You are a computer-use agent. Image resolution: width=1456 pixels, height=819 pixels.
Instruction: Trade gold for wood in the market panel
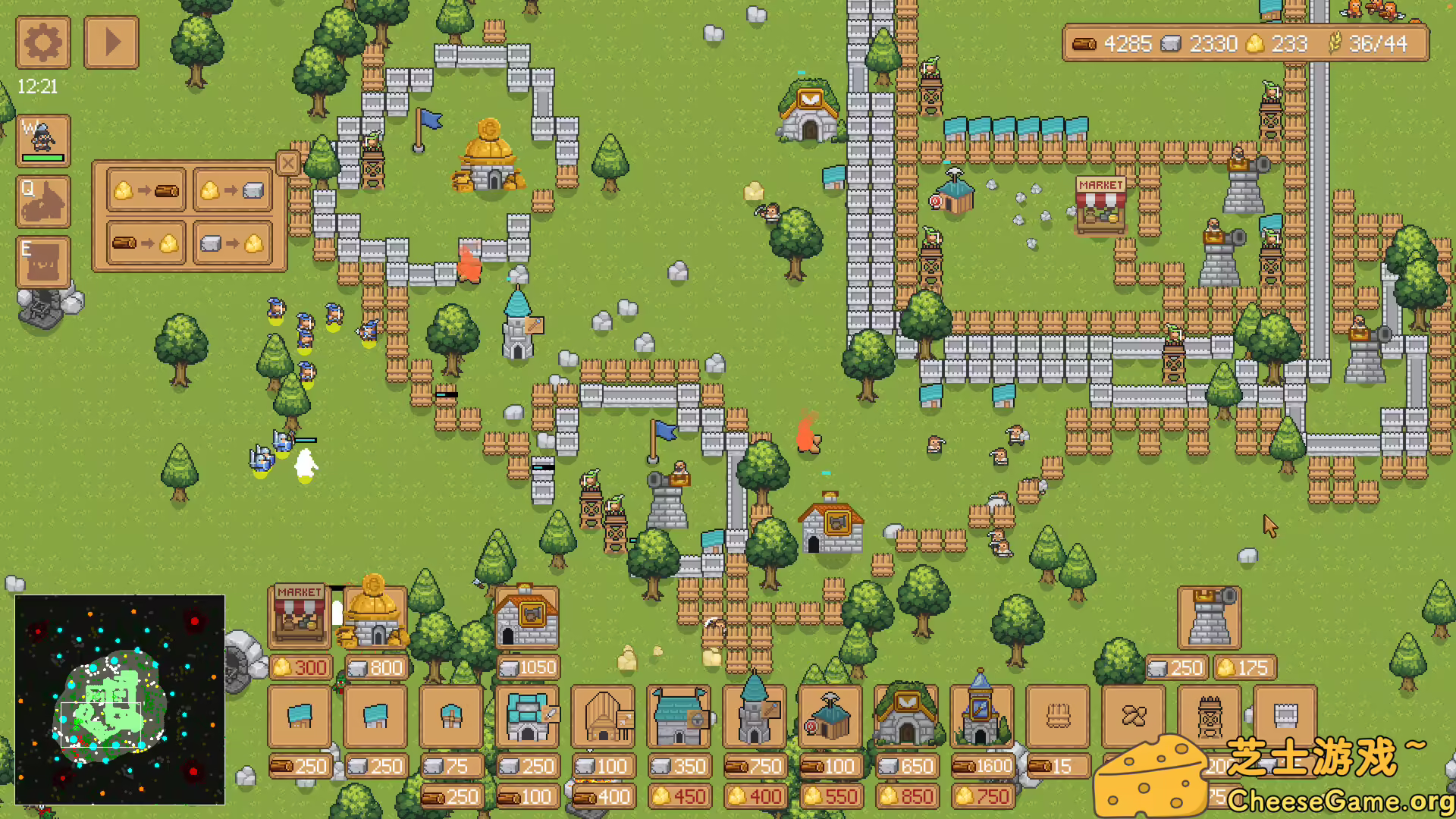(x=146, y=190)
